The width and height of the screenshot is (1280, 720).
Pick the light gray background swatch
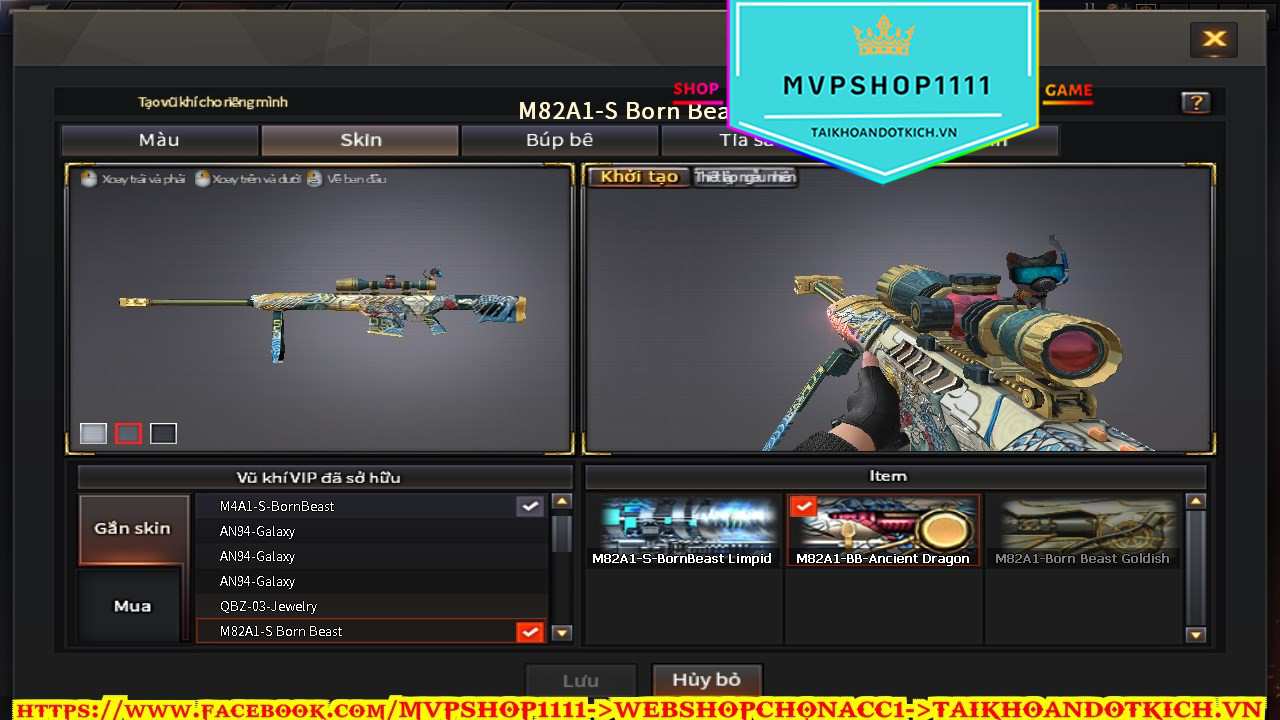pos(93,433)
